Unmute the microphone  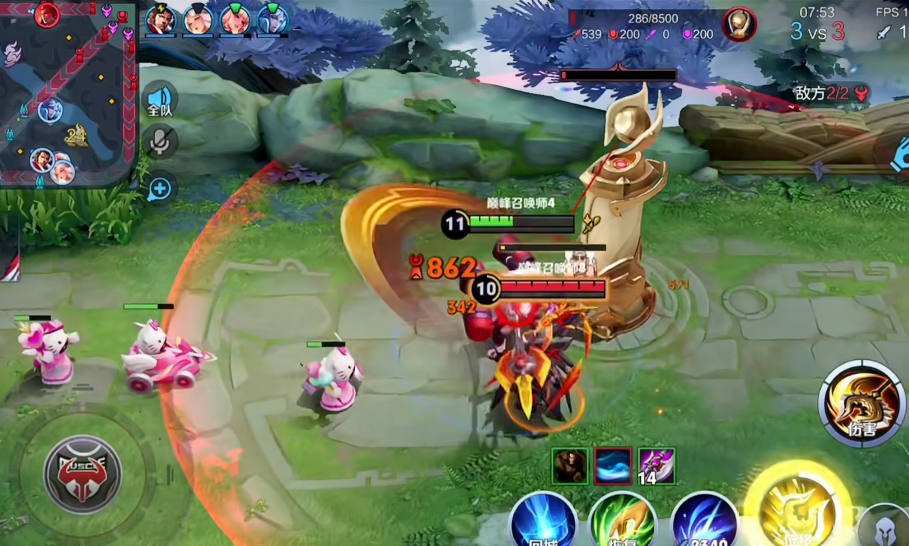(x=158, y=142)
